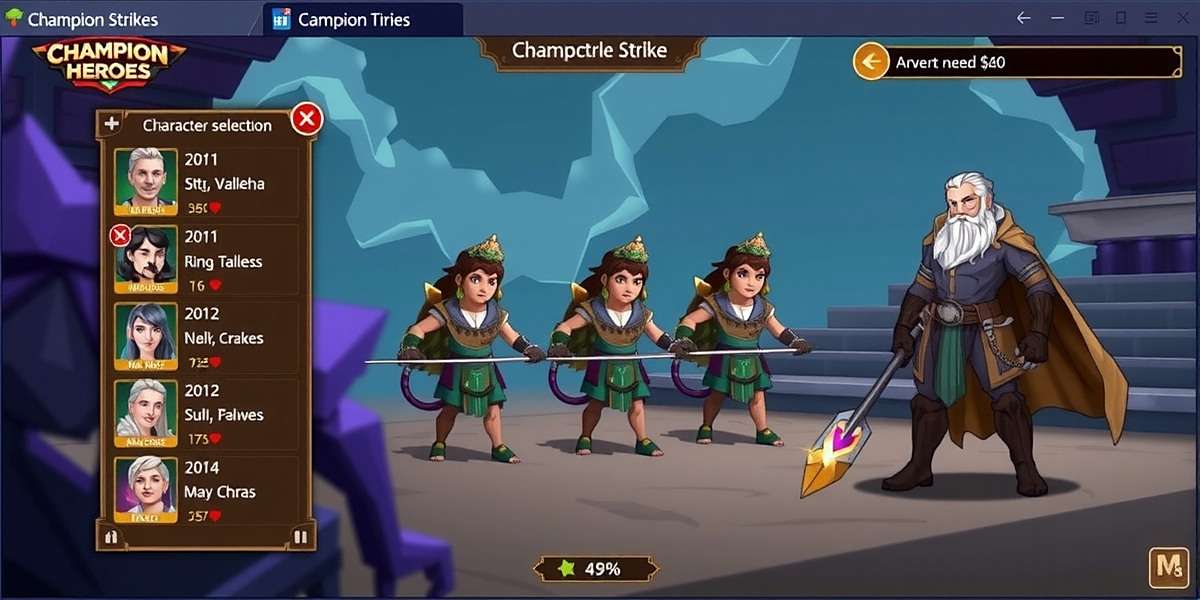Screen dimensions: 1200x600
Task: Open the M button in the bottom corner
Action: tap(1167, 568)
